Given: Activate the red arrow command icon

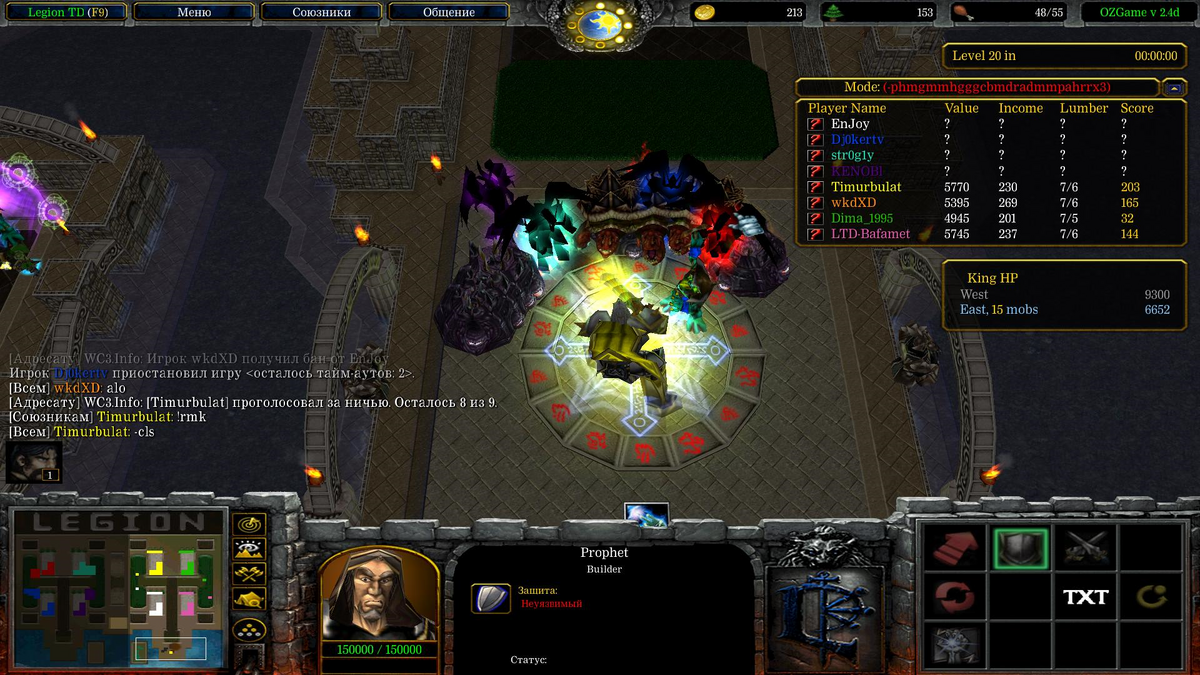Looking at the screenshot, I should click(x=954, y=548).
